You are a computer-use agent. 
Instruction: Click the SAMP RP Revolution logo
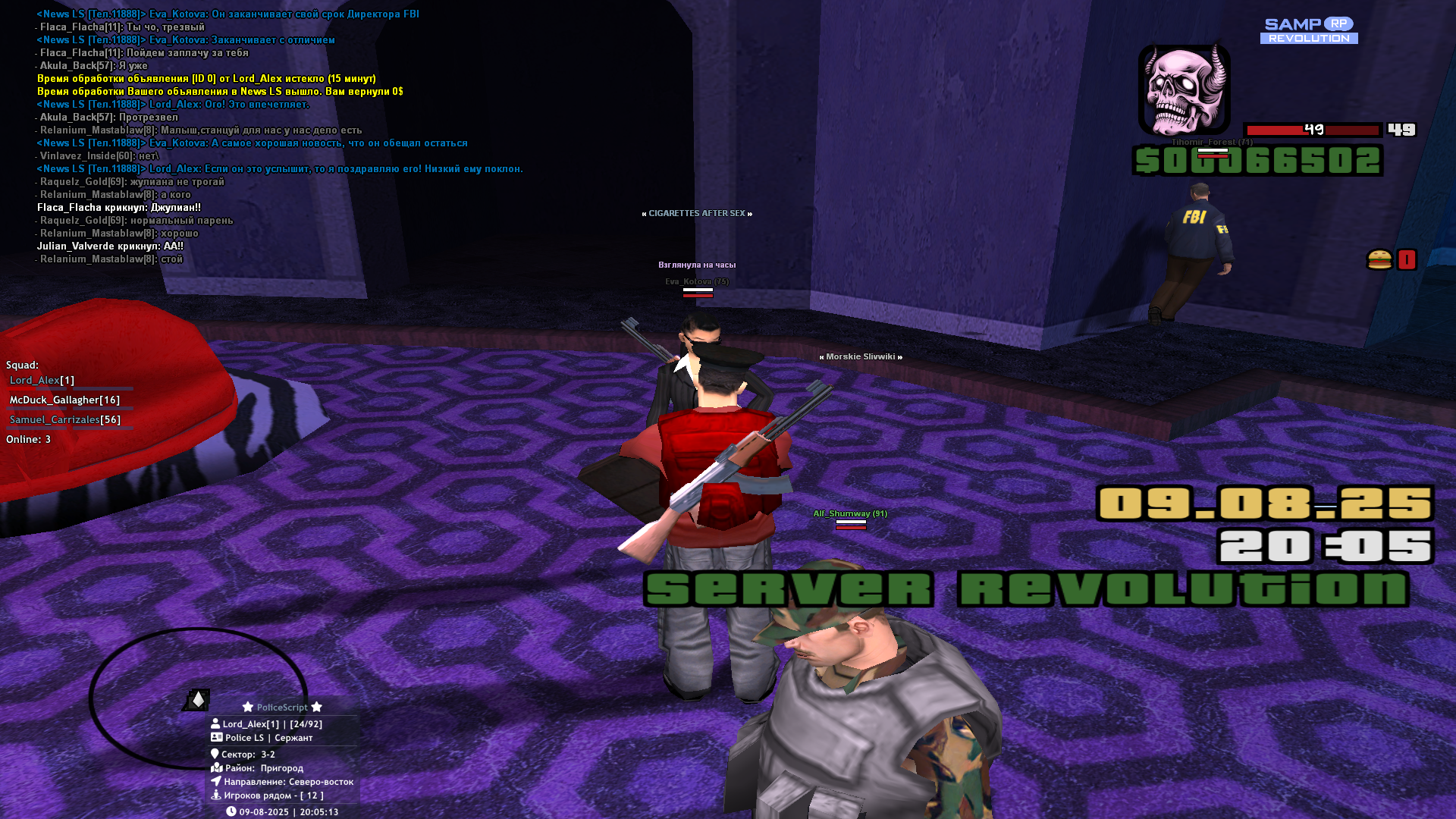(x=1309, y=30)
